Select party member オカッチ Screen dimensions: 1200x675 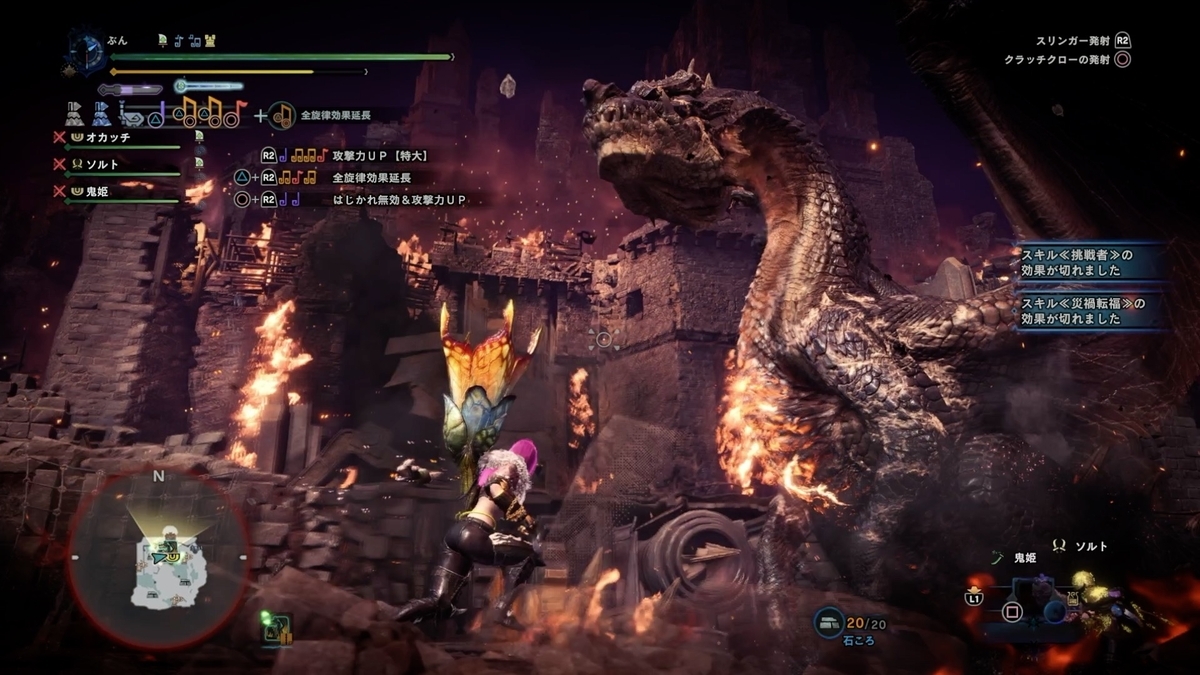point(109,137)
